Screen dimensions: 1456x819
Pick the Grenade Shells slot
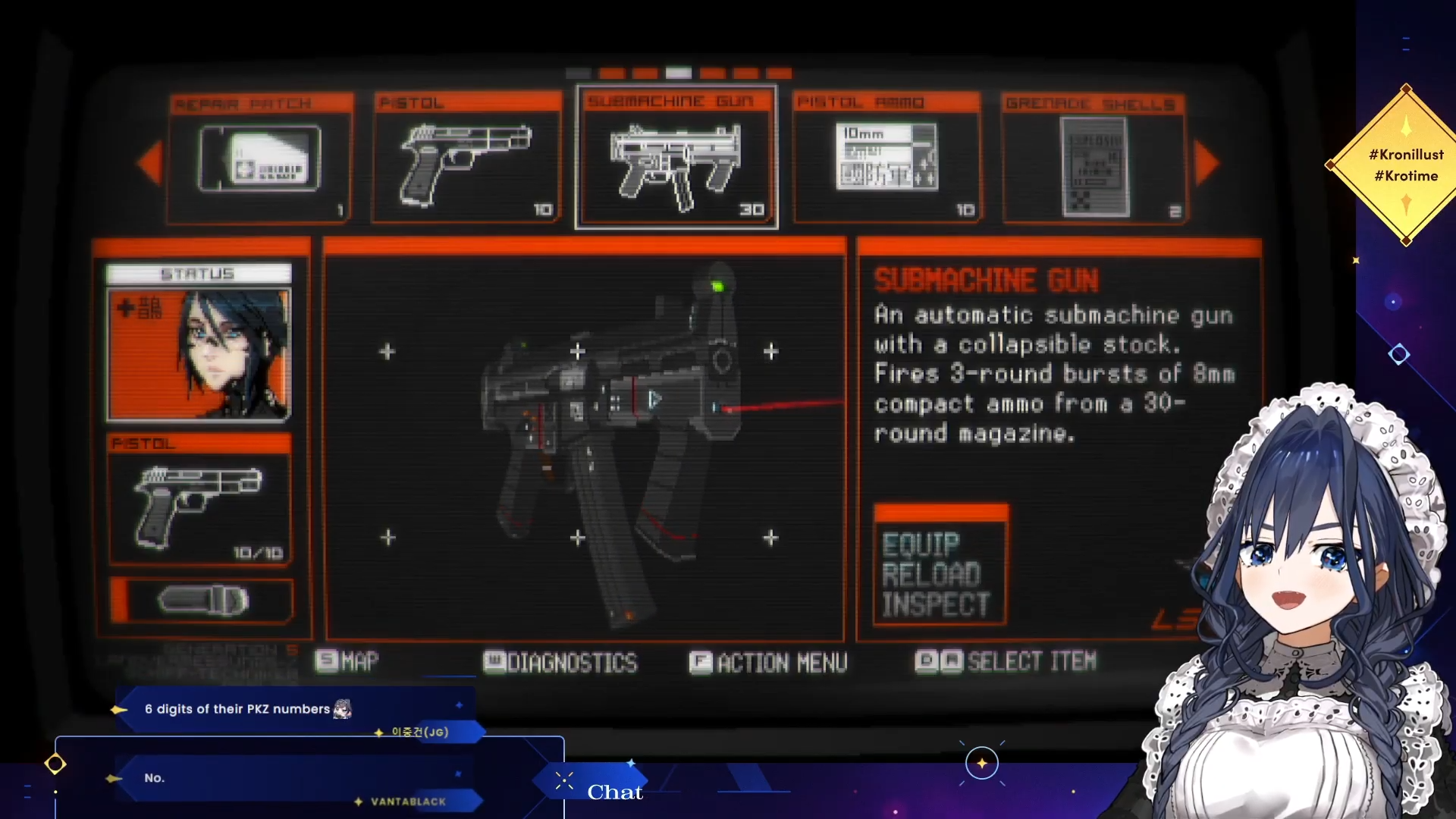pyautogui.click(x=1094, y=159)
